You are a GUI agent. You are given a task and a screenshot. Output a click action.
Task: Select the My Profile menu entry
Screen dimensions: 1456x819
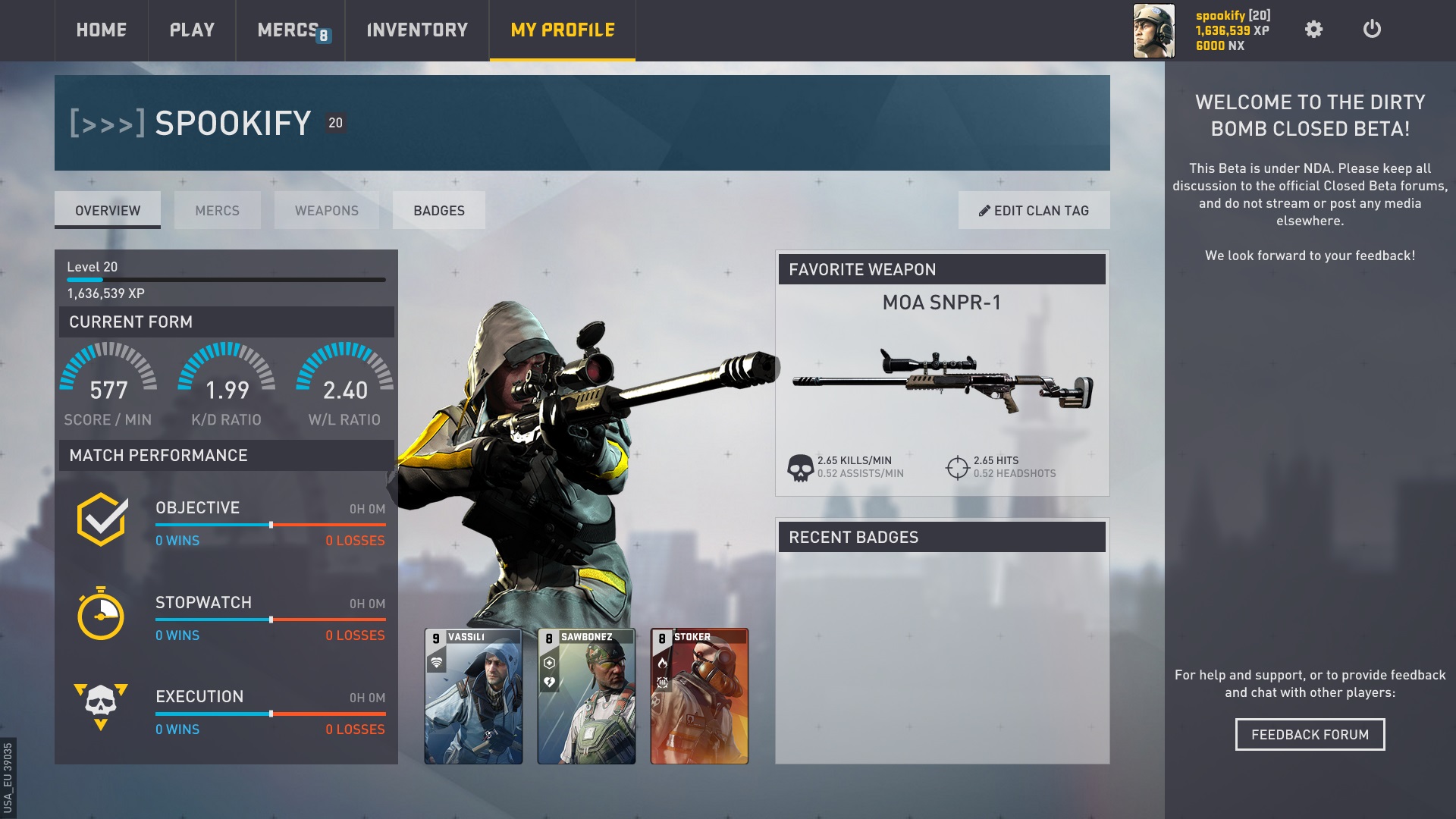[x=563, y=30]
